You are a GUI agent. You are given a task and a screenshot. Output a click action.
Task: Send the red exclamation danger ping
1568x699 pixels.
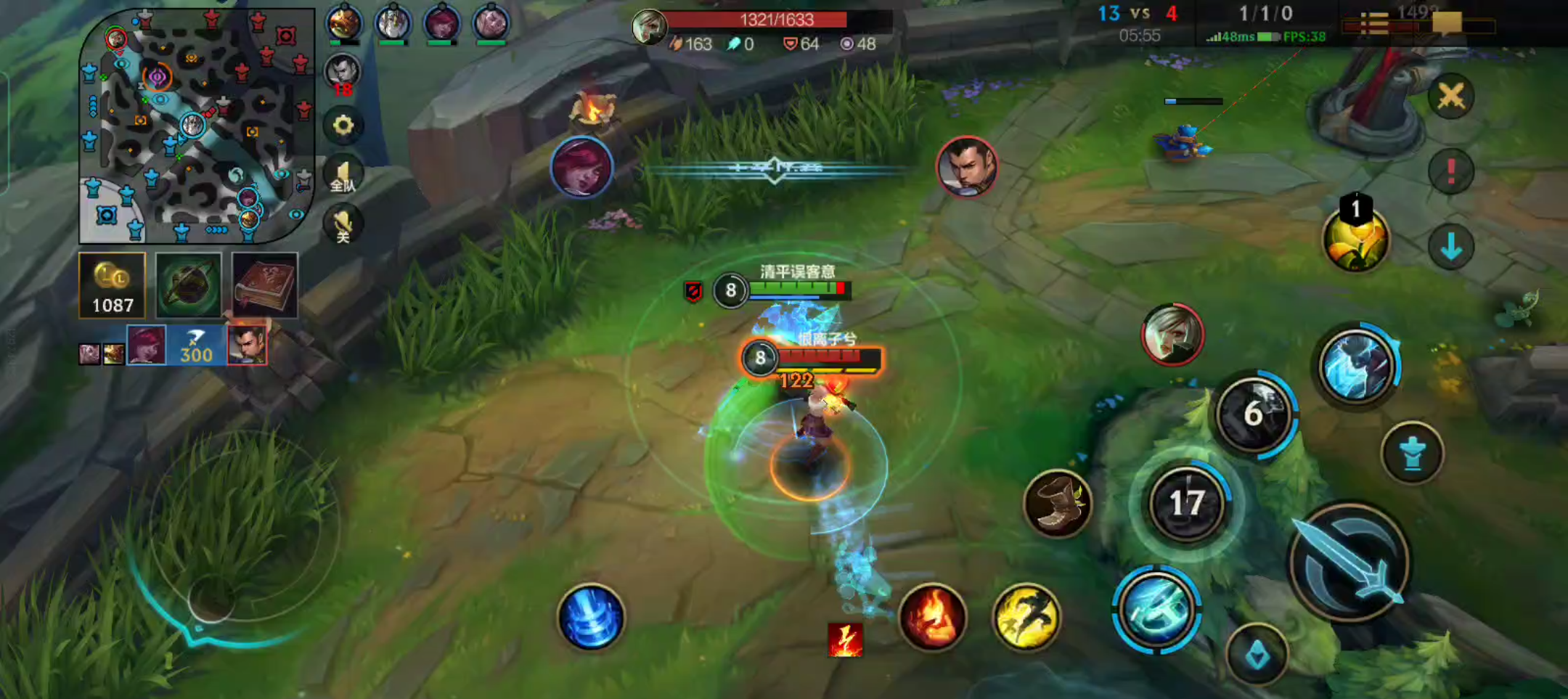click(x=1450, y=171)
